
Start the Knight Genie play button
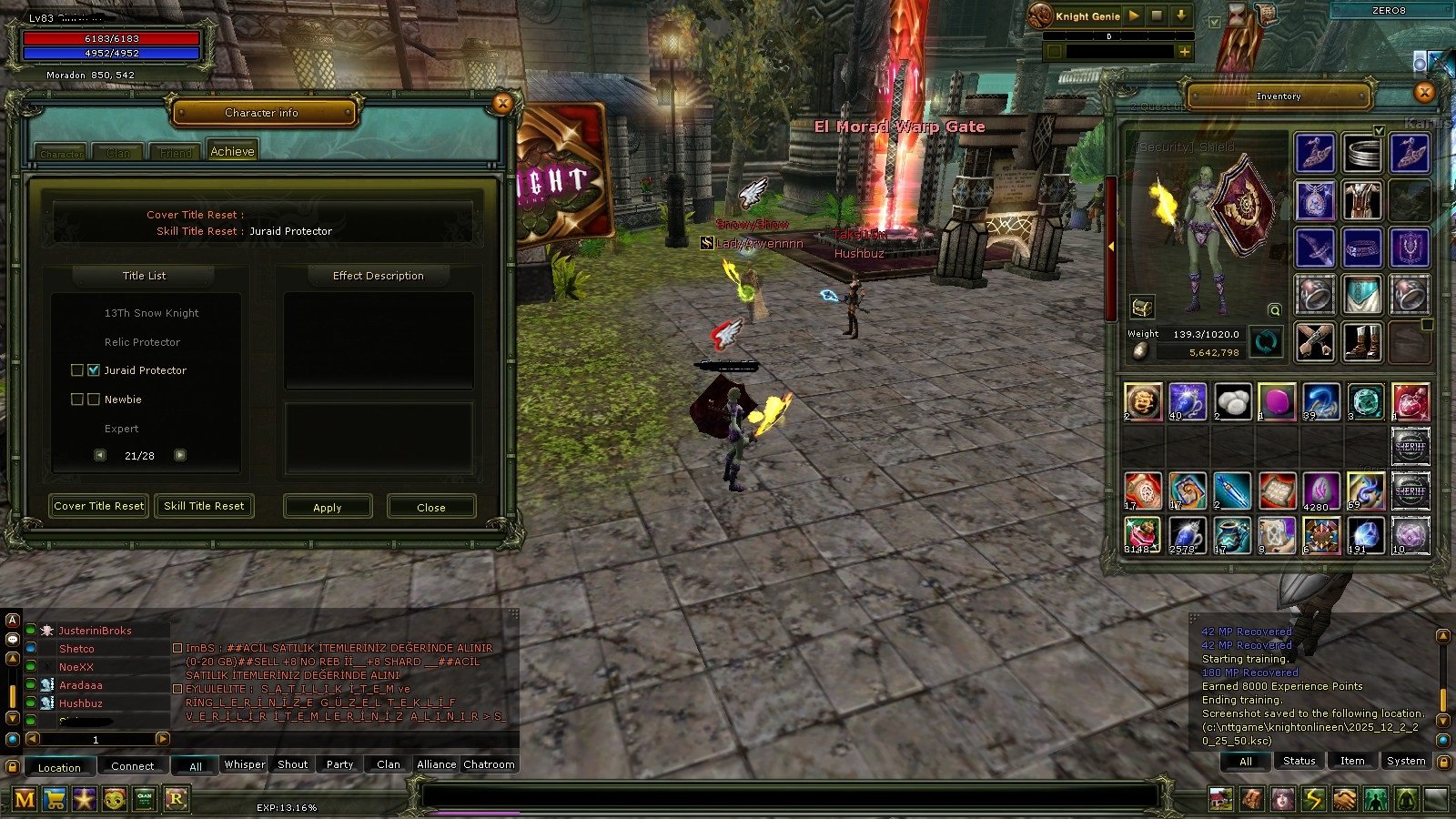pos(1134,15)
